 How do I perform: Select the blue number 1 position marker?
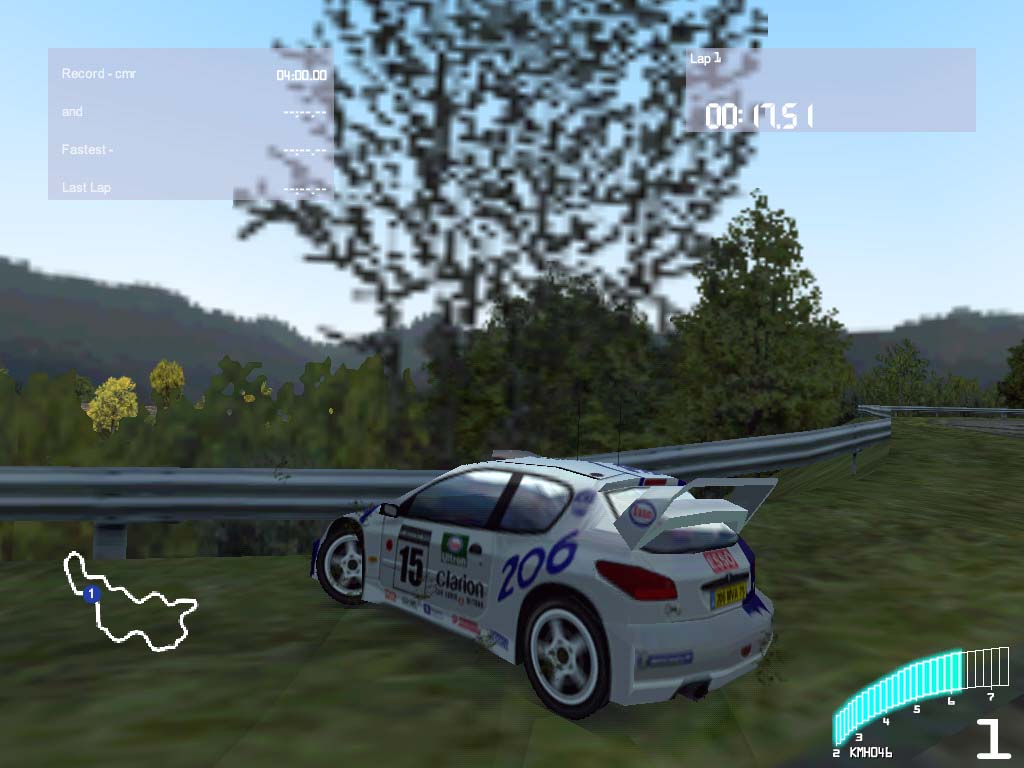[x=91, y=595]
